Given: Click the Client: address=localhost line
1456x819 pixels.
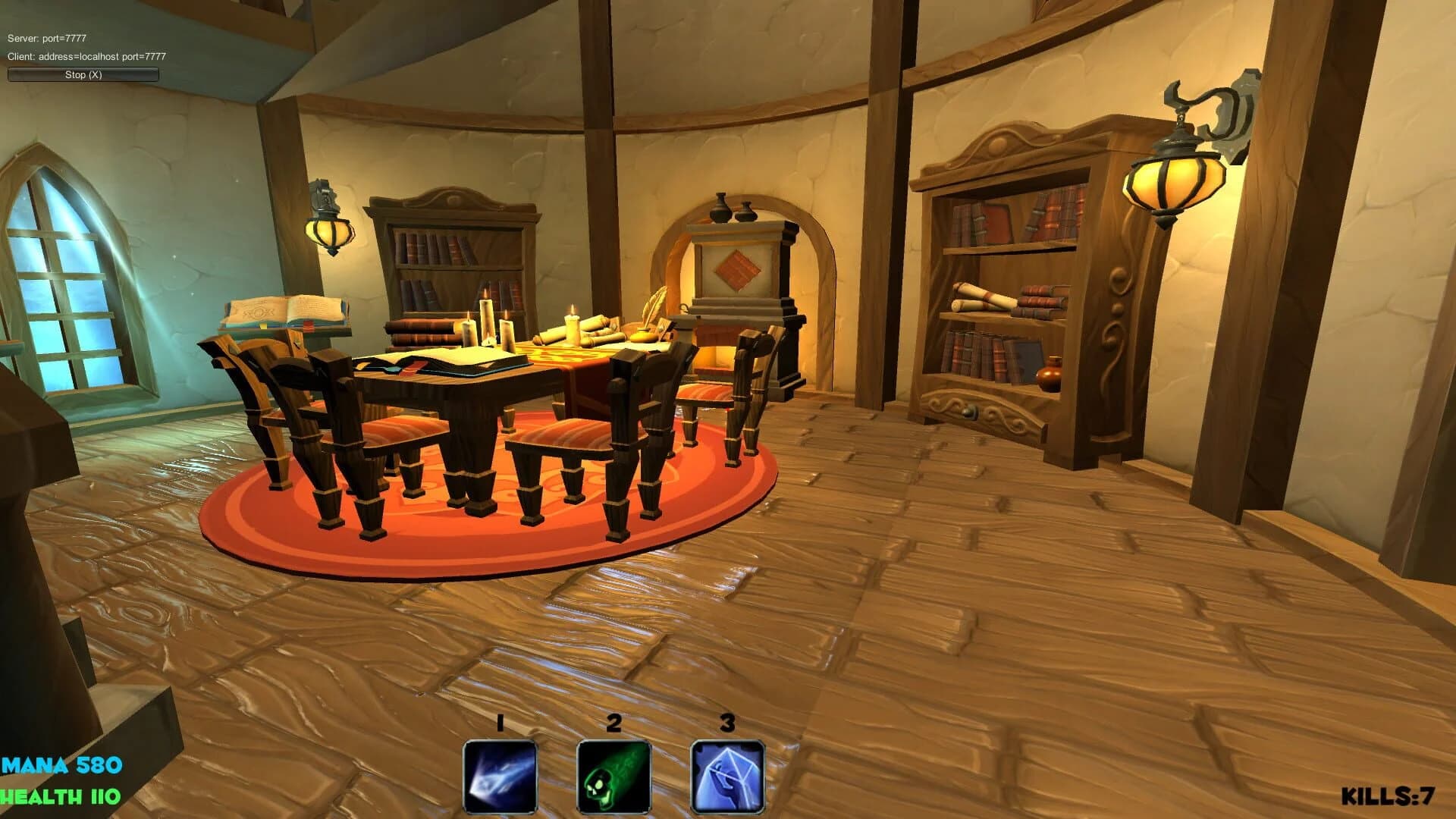Looking at the screenshot, I should [x=86, y=55].
